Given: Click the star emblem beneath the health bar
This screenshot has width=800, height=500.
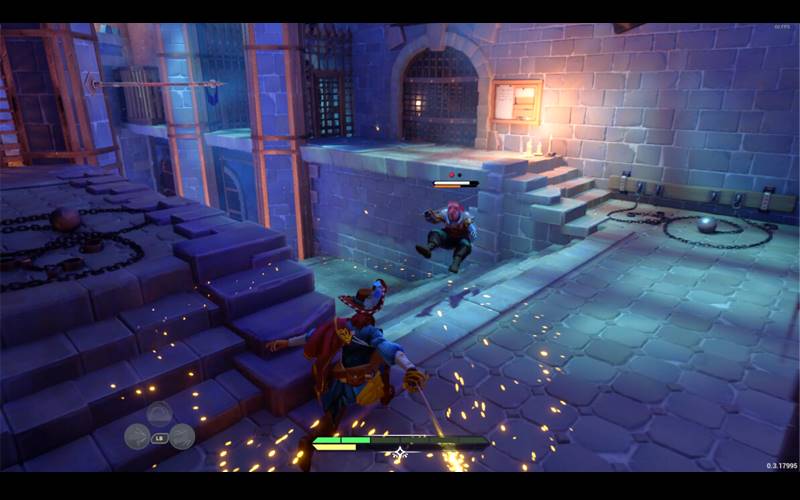Looking at the screenshot, I should [400, 454].
